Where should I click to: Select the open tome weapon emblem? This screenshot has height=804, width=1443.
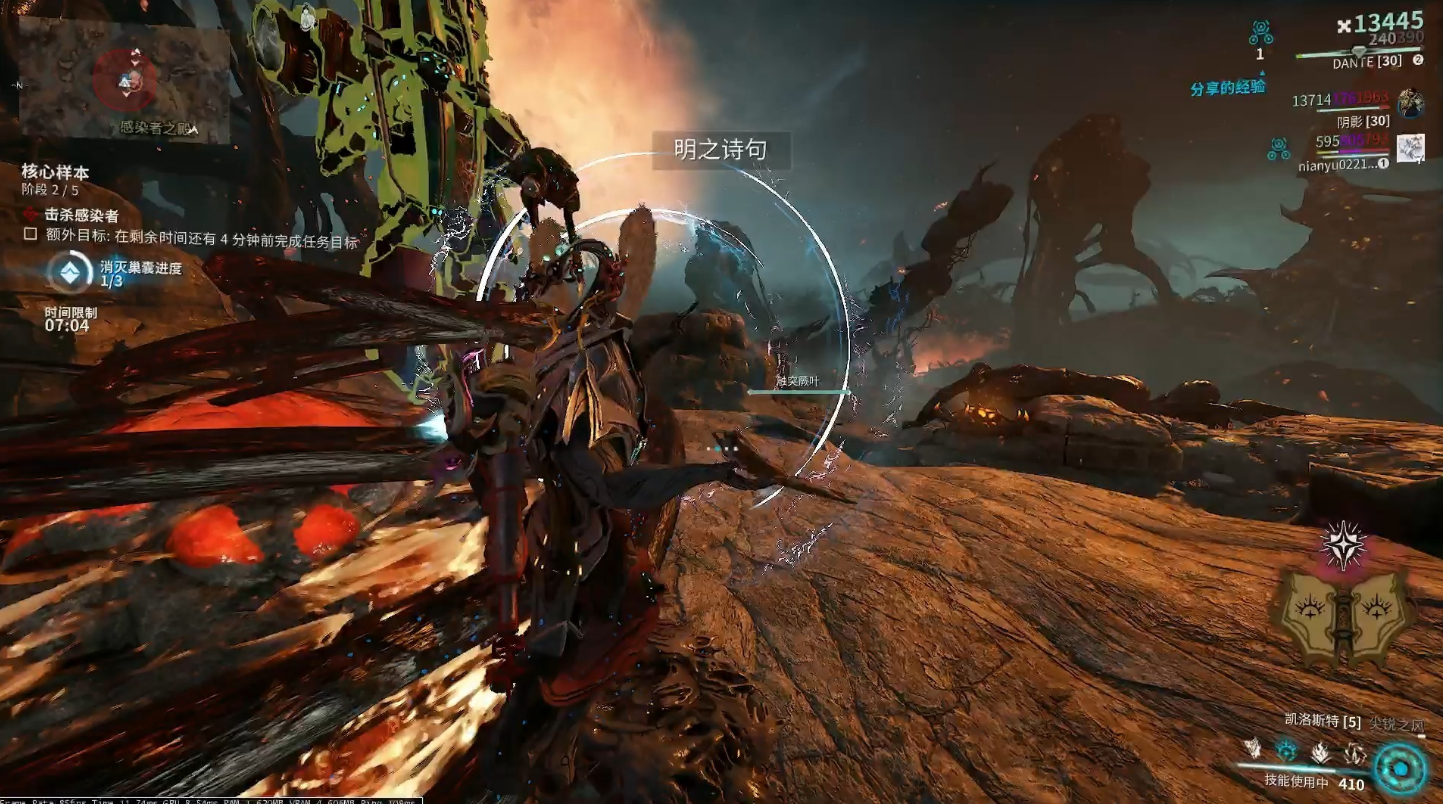pyautogui.click(x=1343, y=615)
